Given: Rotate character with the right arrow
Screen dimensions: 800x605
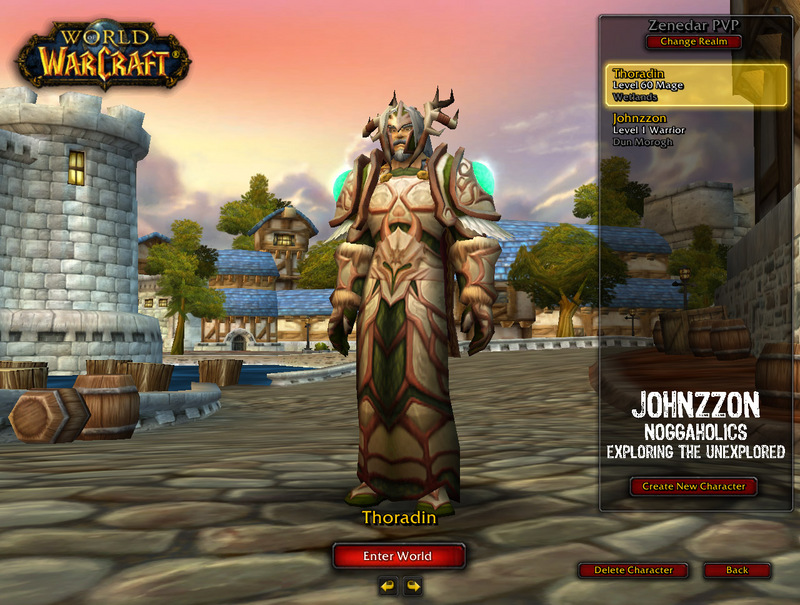Looking at the screenshot, I should 412,586.
